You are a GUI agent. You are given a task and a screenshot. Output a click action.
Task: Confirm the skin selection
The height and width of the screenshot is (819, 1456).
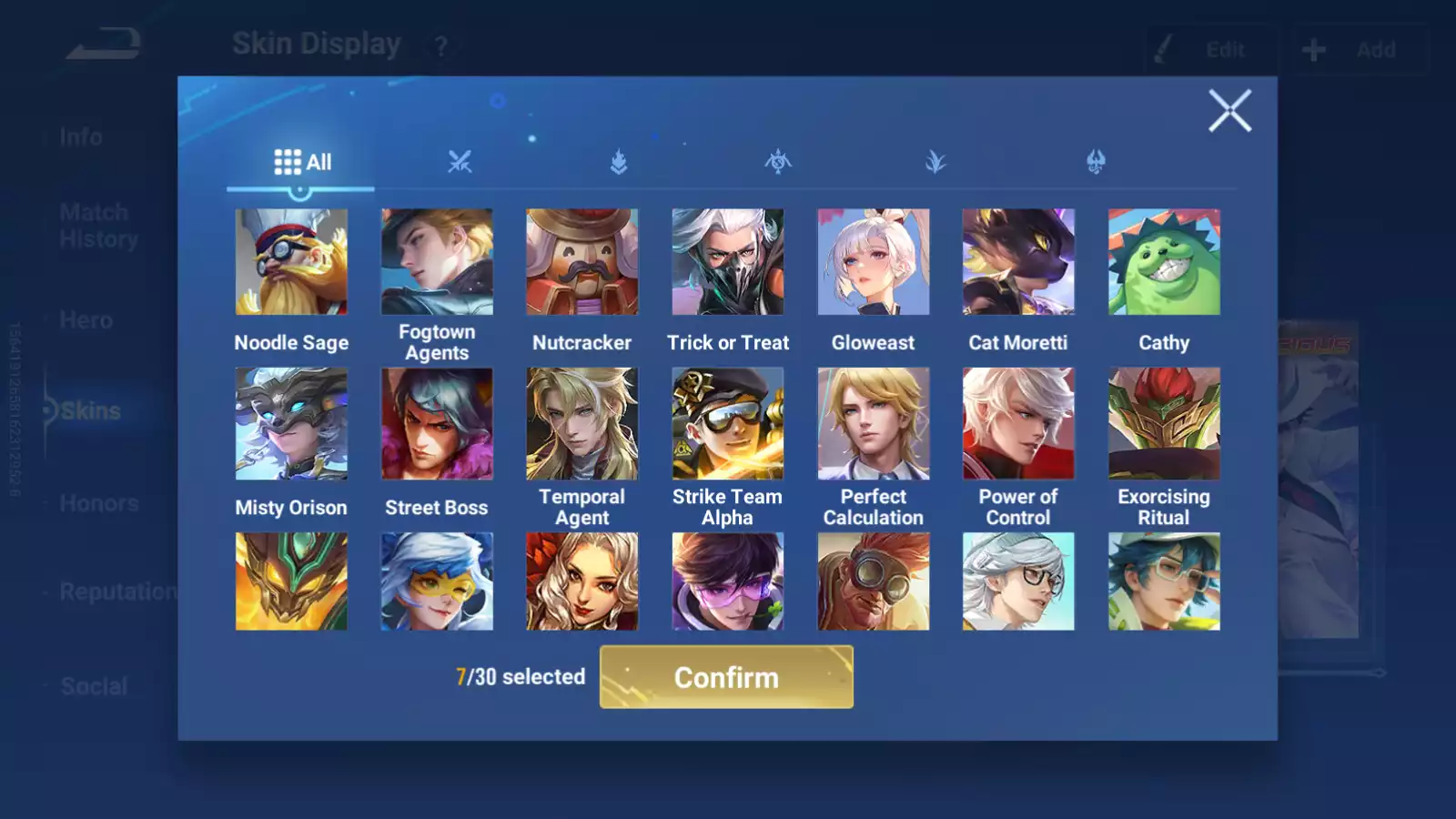click(x=726, y=677)
